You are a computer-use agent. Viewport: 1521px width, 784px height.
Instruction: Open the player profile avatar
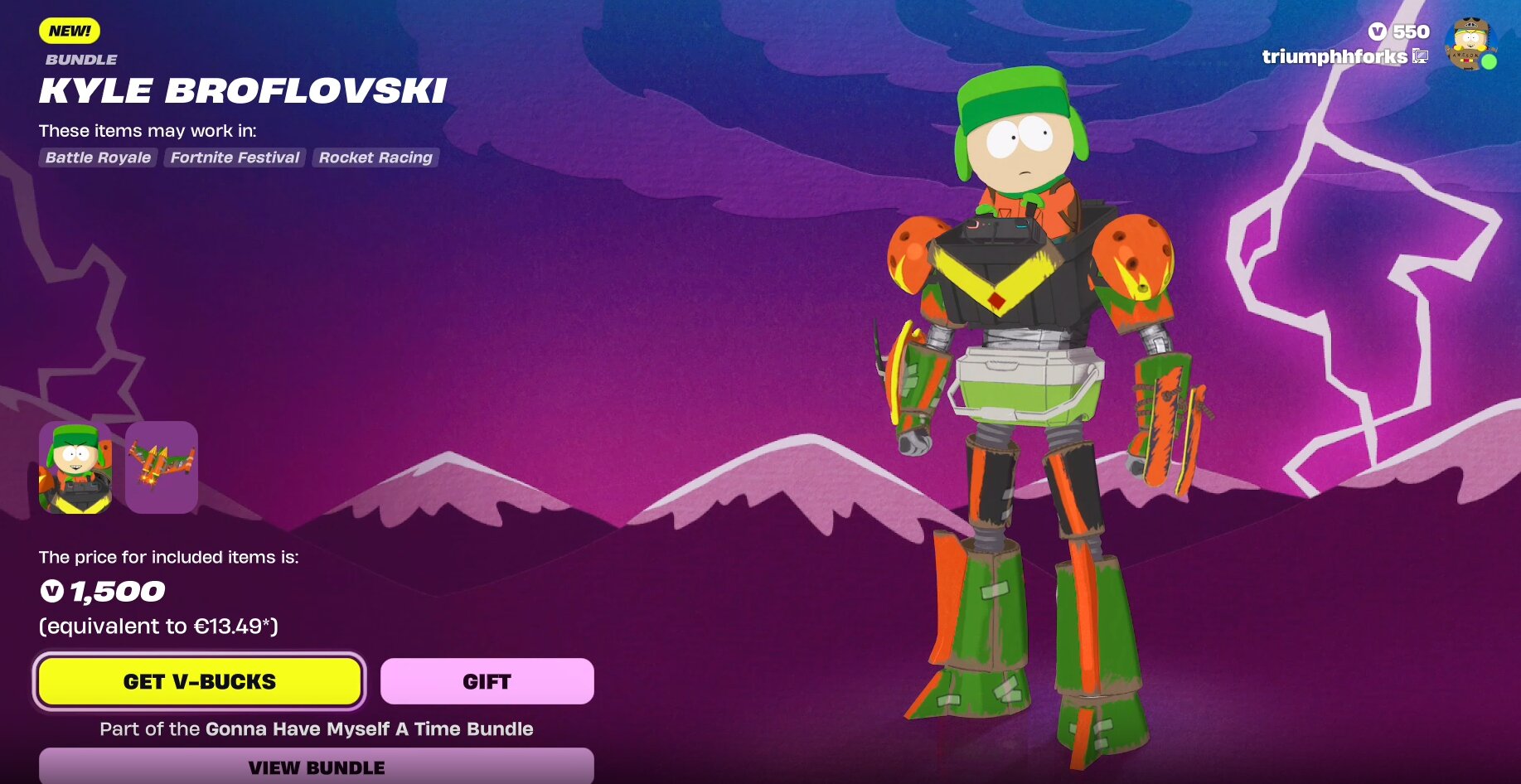[1470, 44]
